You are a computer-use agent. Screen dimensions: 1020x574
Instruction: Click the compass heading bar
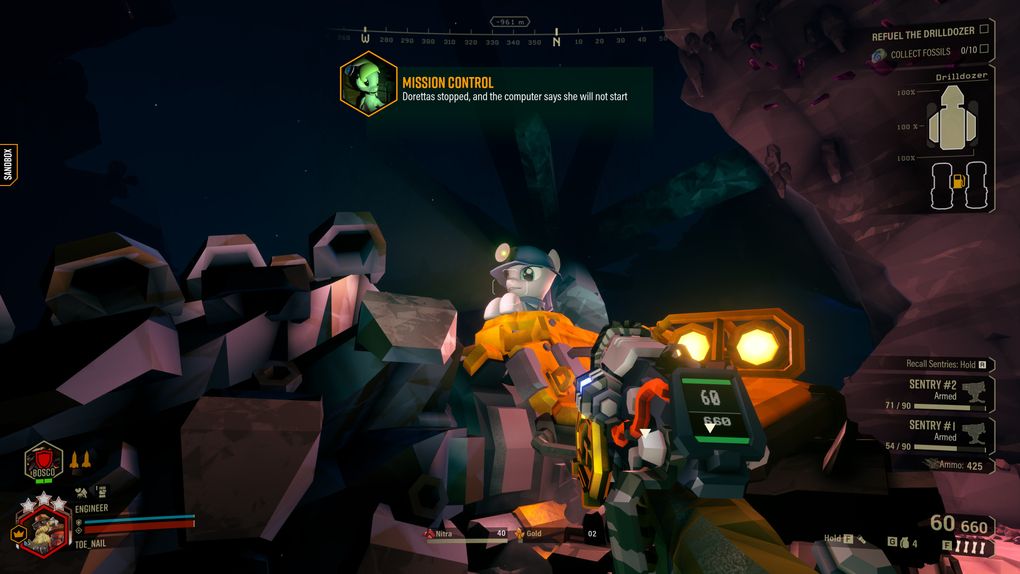click(x=510, y=40)
